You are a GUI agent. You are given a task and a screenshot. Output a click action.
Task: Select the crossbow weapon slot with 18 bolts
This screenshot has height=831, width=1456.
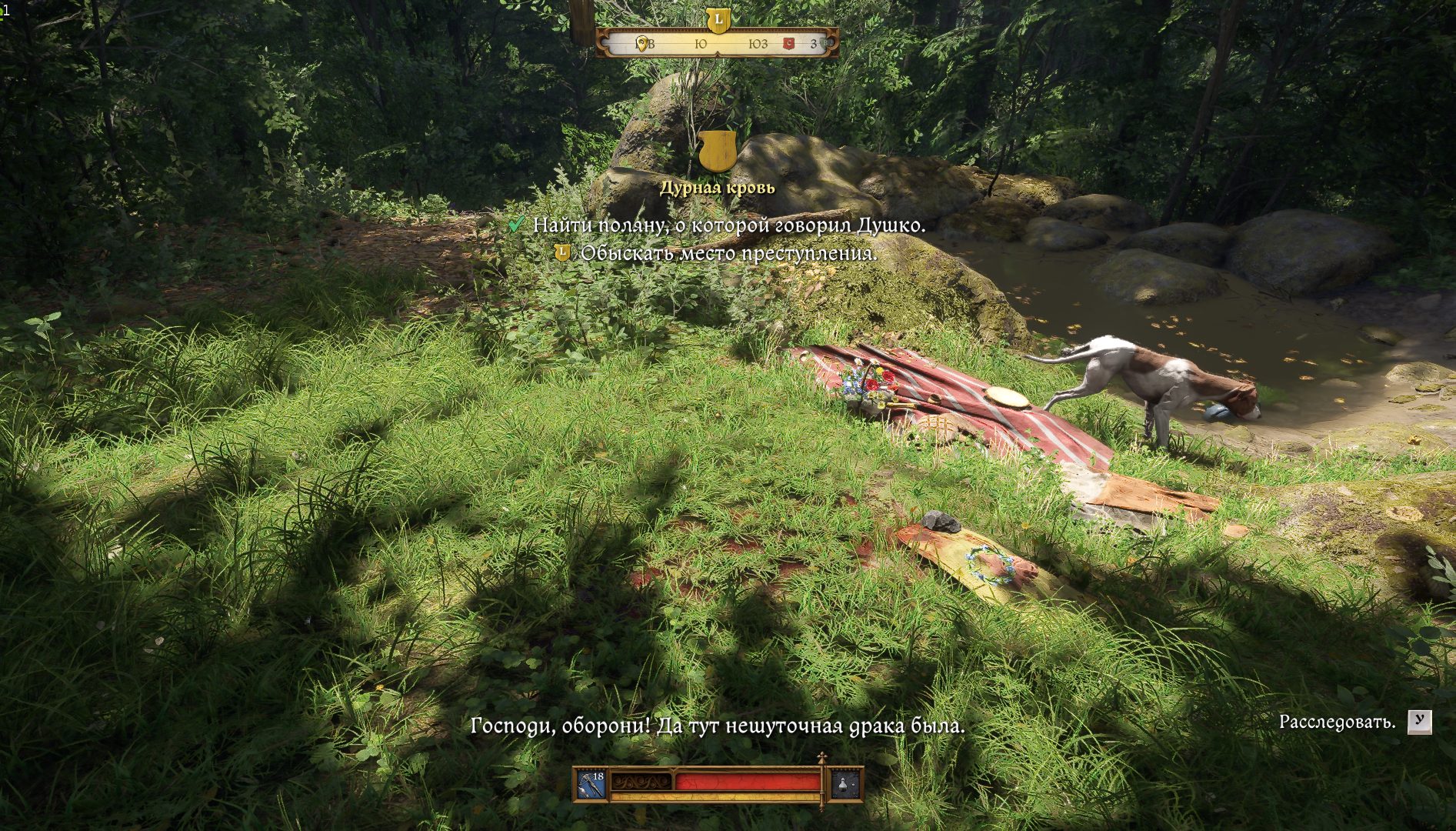click(x=591, y=784)
